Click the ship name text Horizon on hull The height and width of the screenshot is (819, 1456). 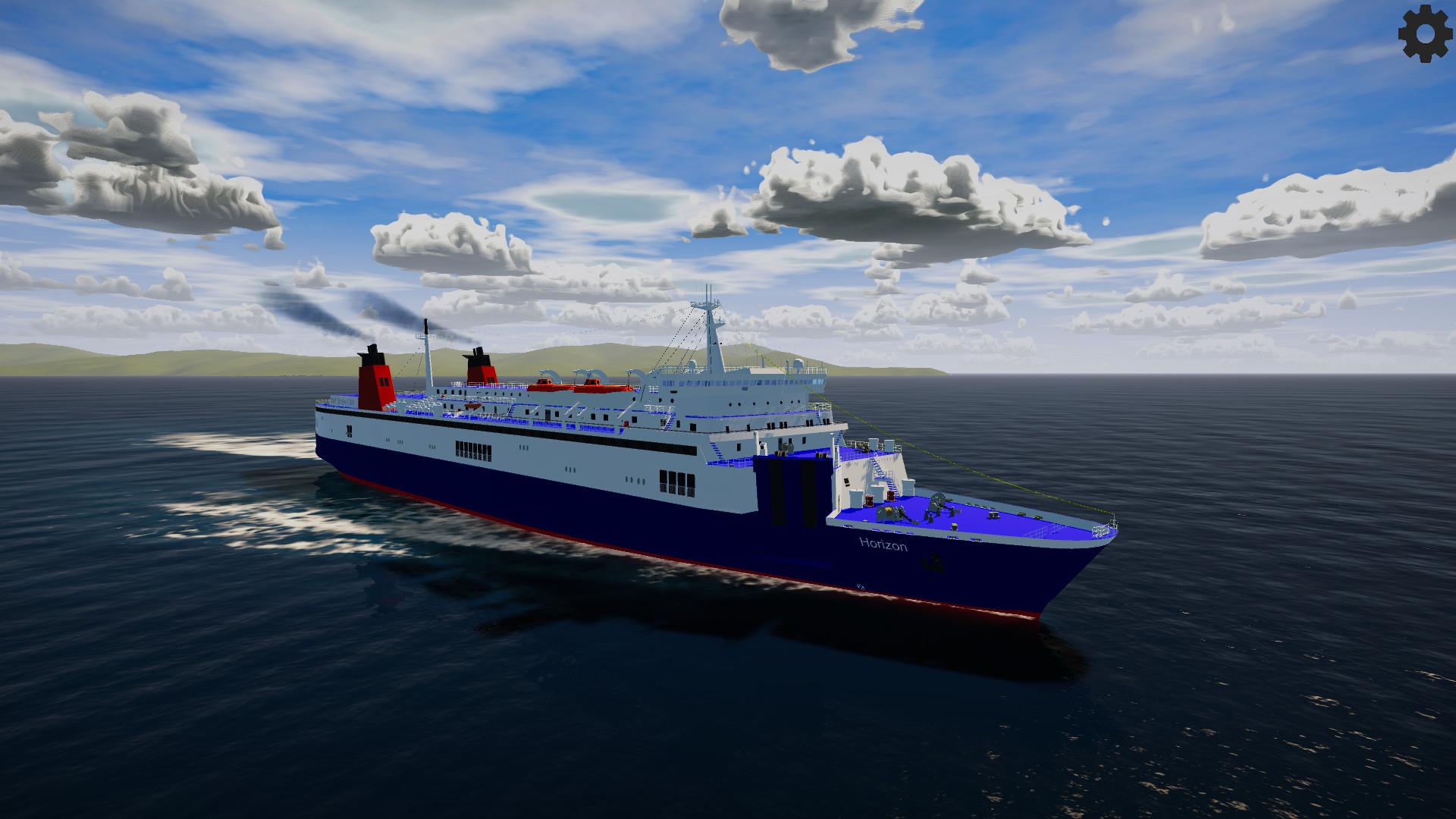883,543
